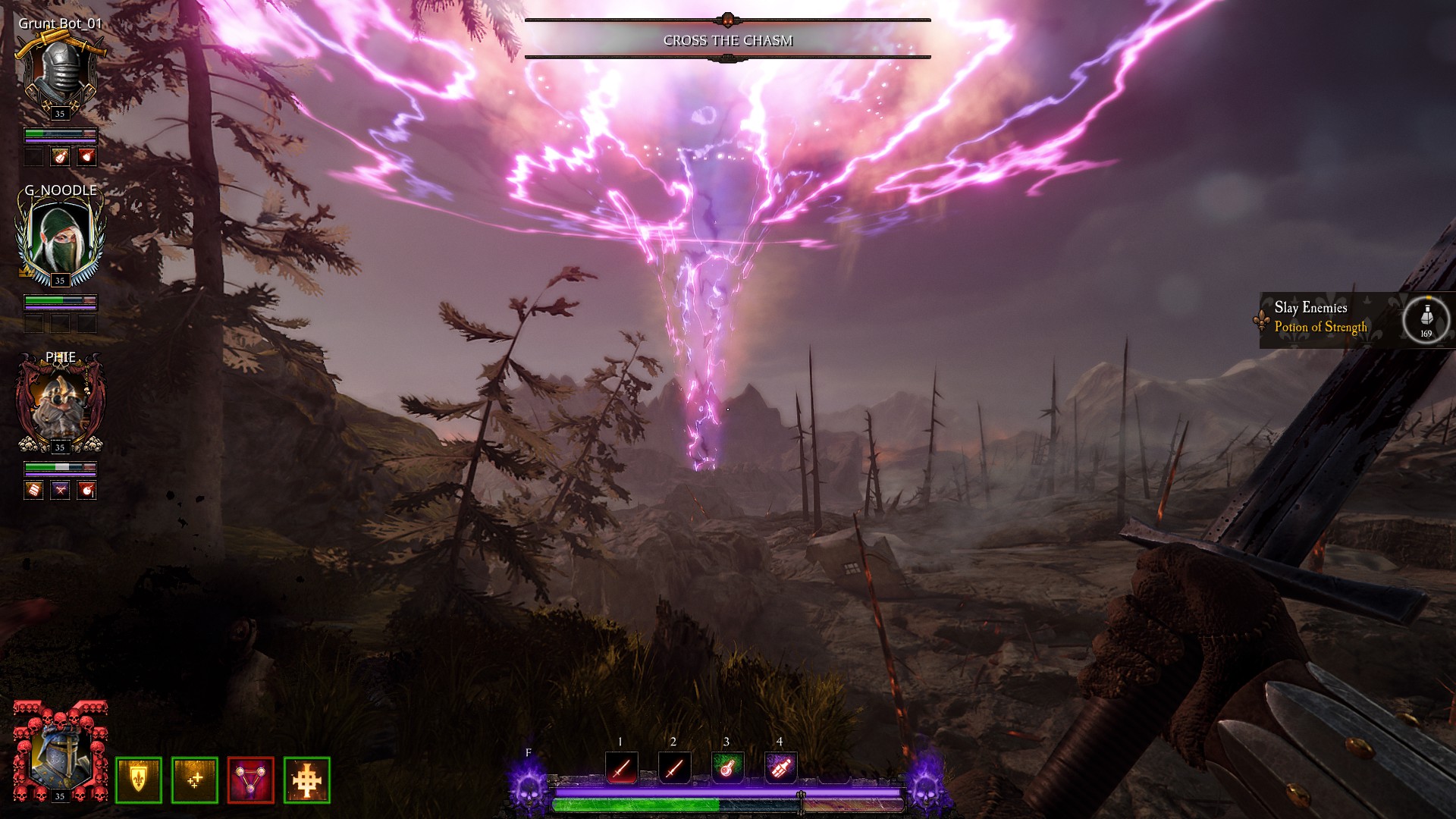Equip the melee sword in slot 1
Screen dimensions: 1456x819
pos(621,767)
